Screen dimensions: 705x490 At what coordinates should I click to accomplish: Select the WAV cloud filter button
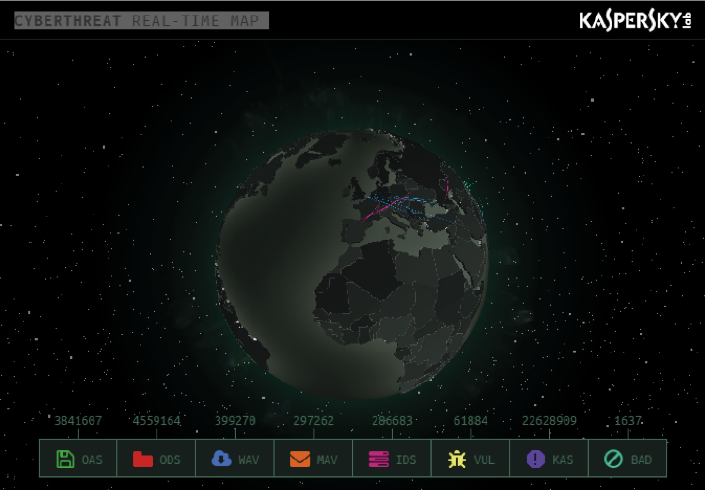[x=235, y=459]
